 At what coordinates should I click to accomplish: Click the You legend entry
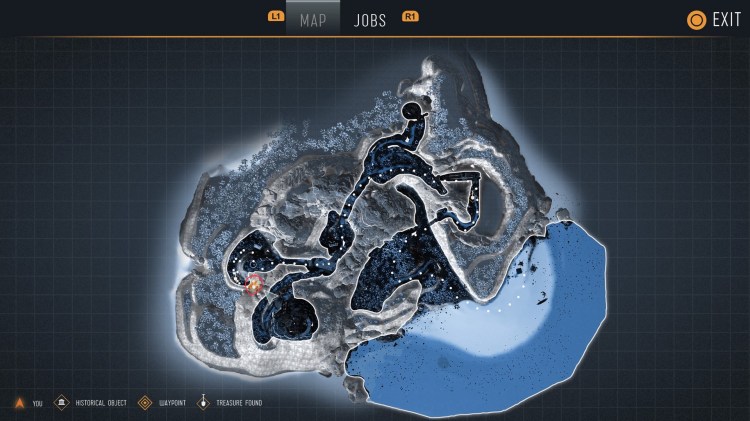pyautogui.click(x=27, y=403)
